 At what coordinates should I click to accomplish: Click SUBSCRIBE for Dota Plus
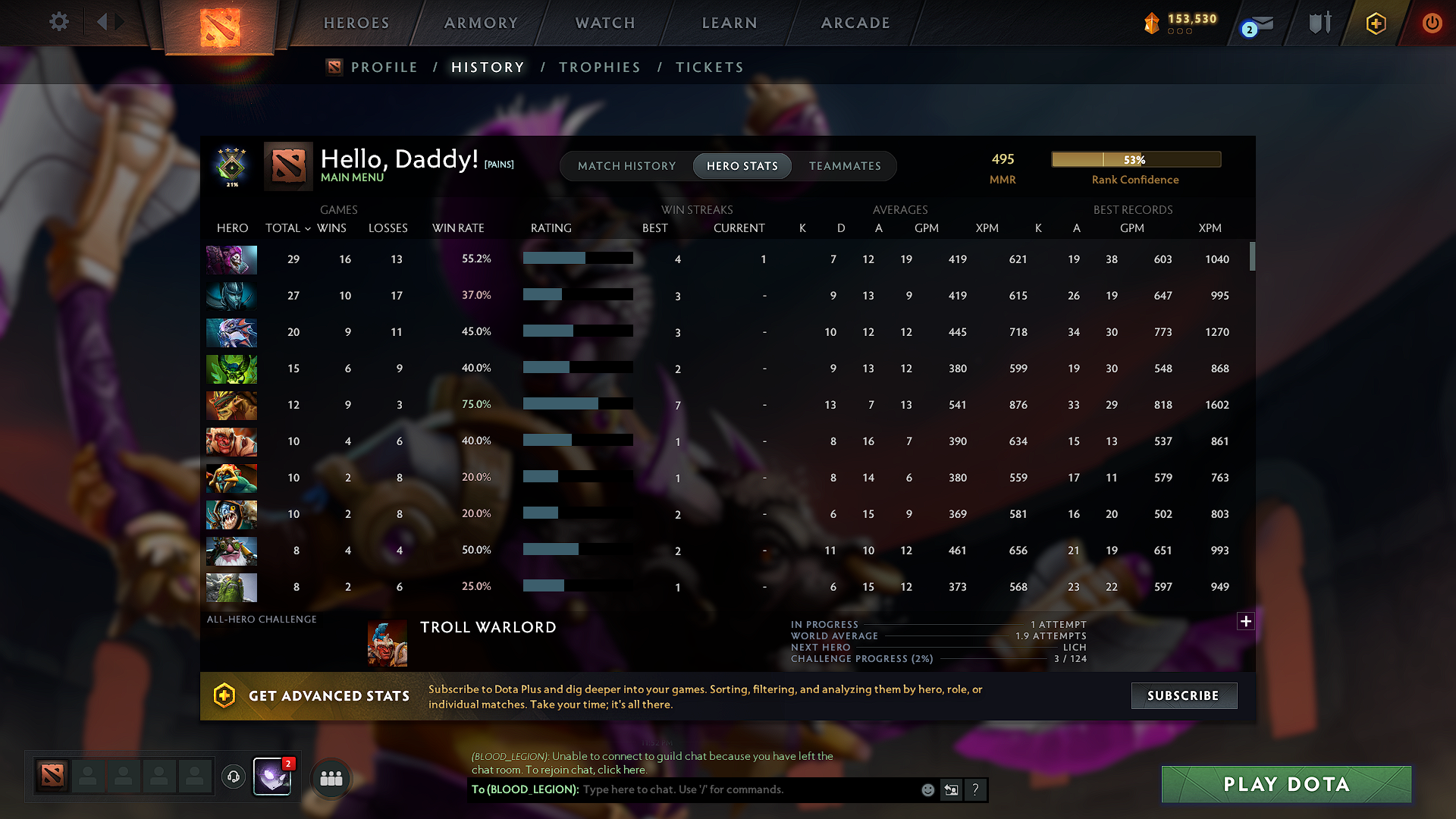(1184, 695)
